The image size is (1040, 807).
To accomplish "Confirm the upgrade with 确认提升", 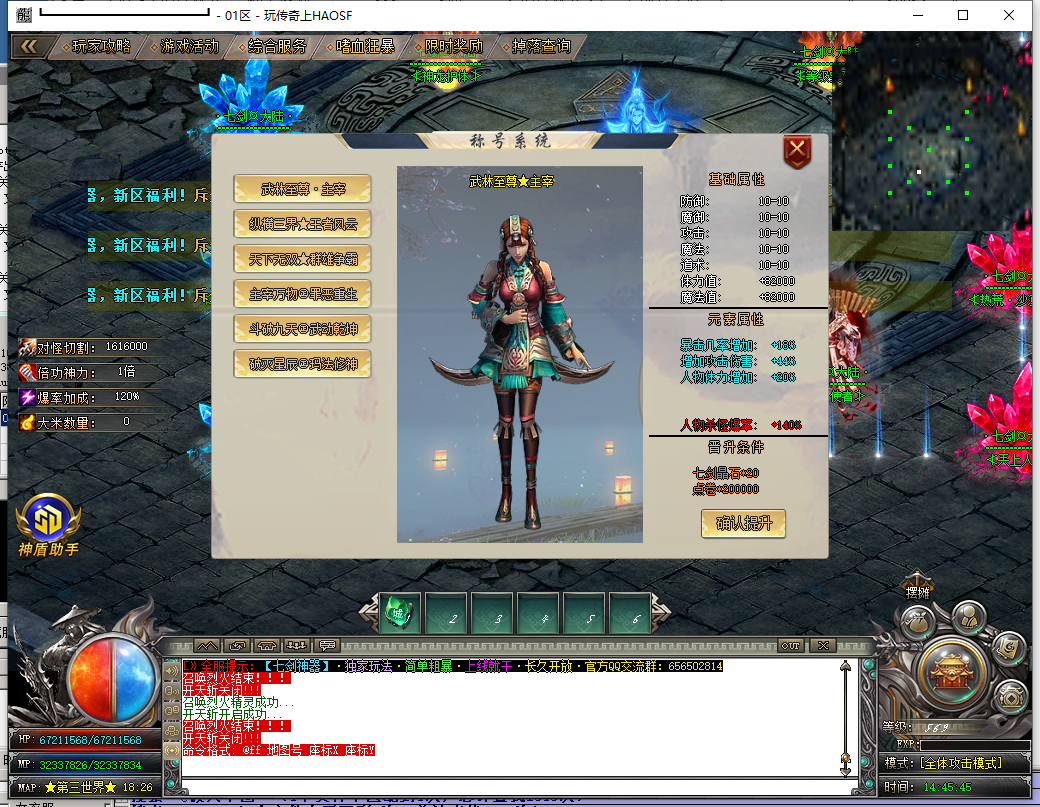I will [x=743, y=523].
